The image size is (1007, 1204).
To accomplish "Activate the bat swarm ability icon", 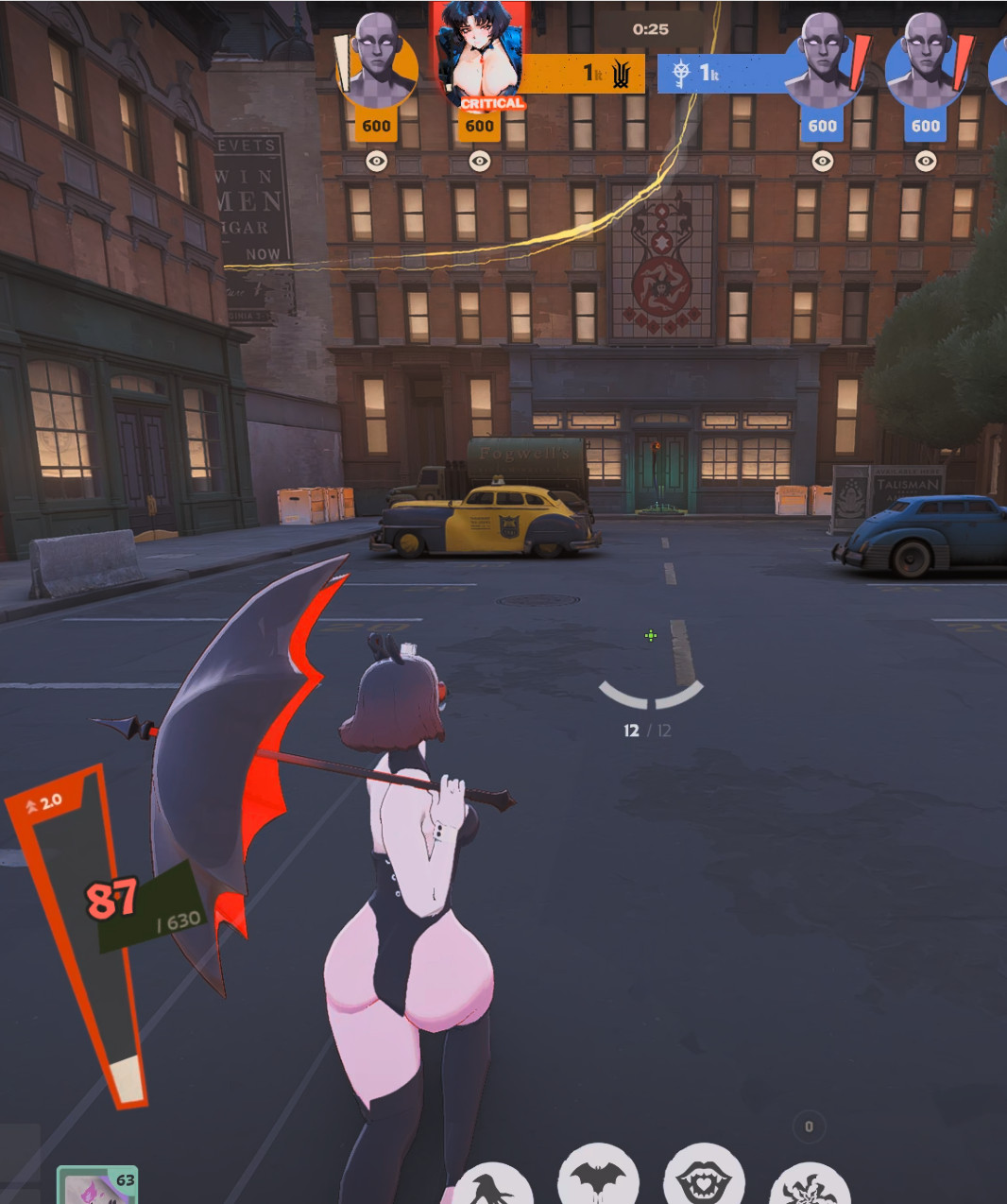I will click(x=598, y=1181).
